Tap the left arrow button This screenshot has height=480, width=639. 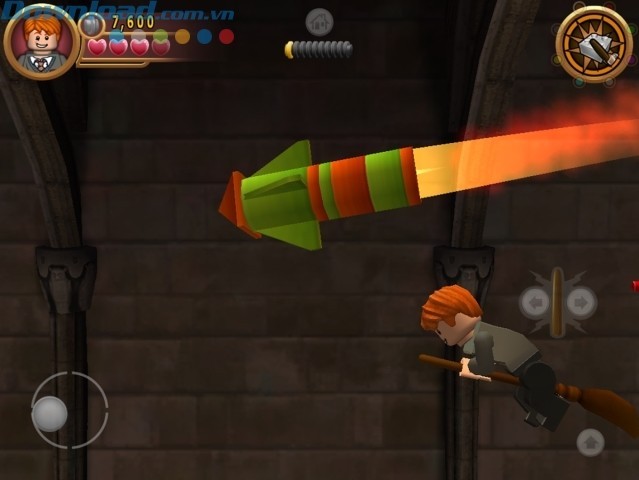tap(534, 302)
